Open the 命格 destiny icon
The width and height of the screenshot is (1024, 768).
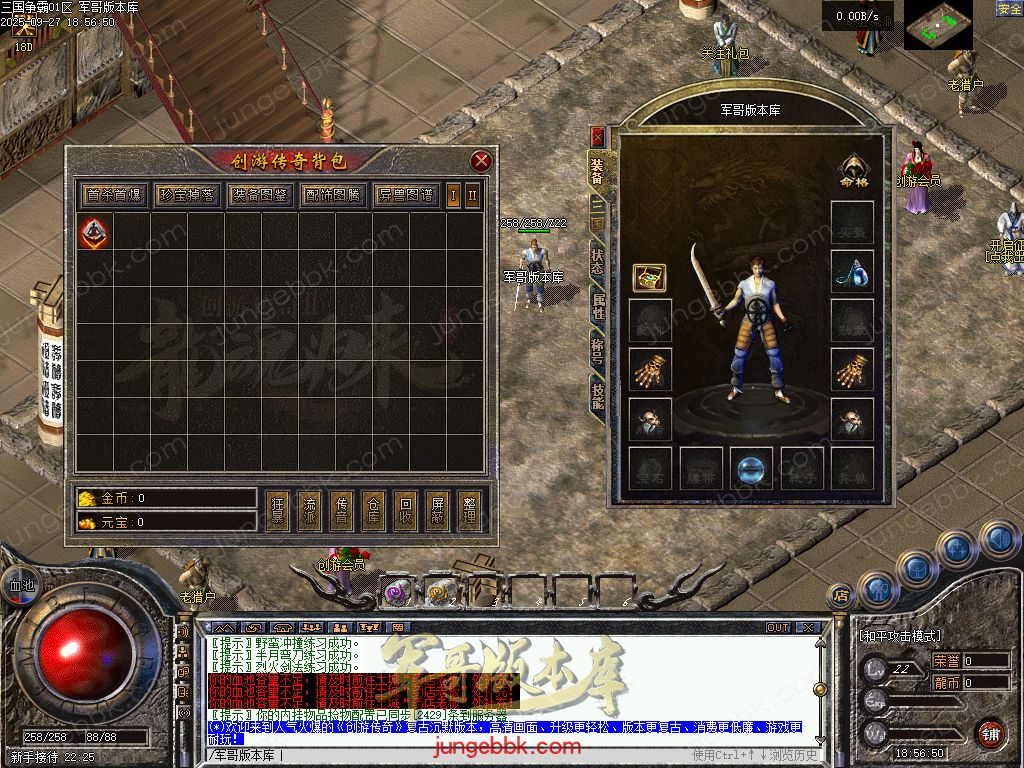pos(852,170)
